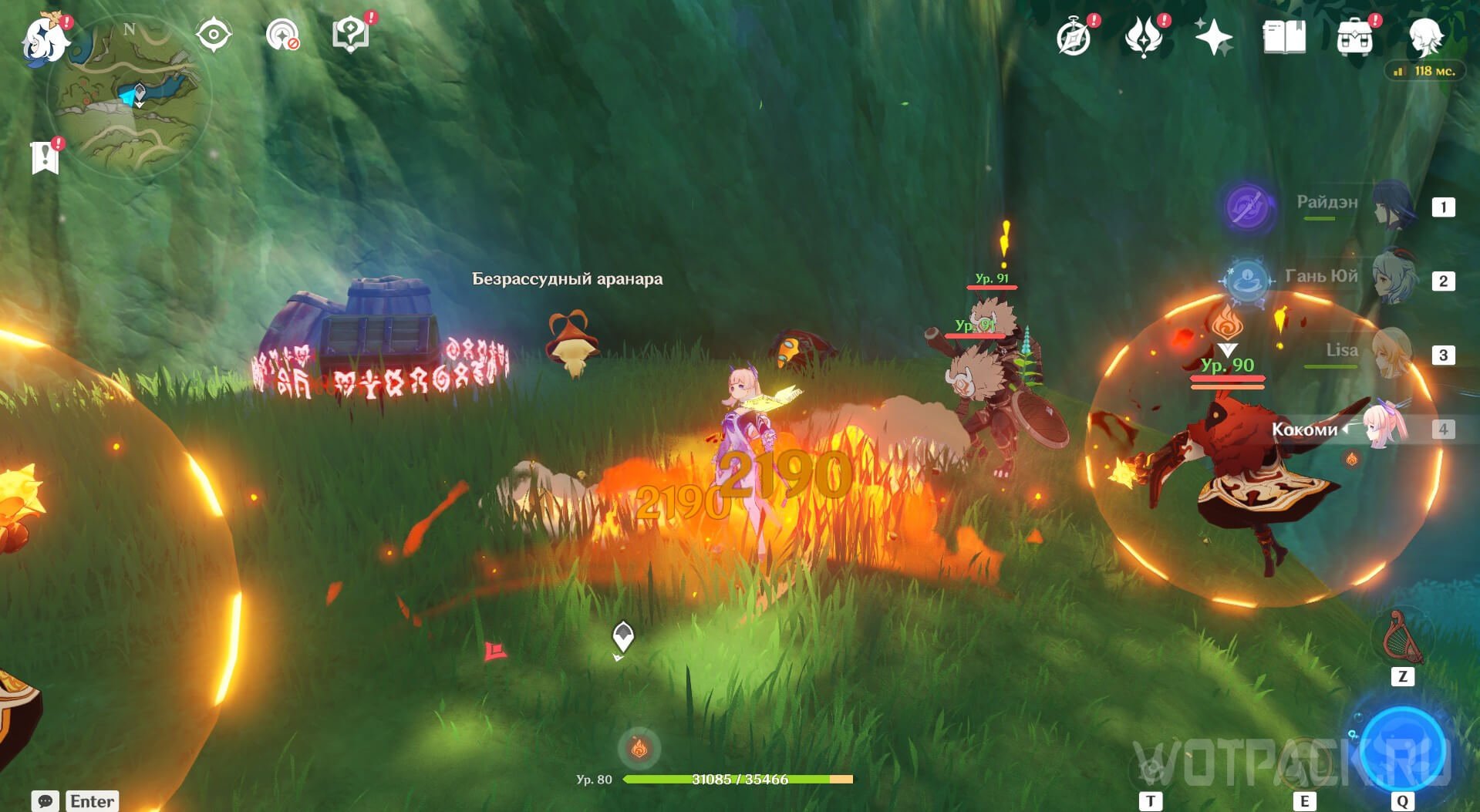Use the lyre gadget
The image size is (1480, 812).
click(1402, 638)
